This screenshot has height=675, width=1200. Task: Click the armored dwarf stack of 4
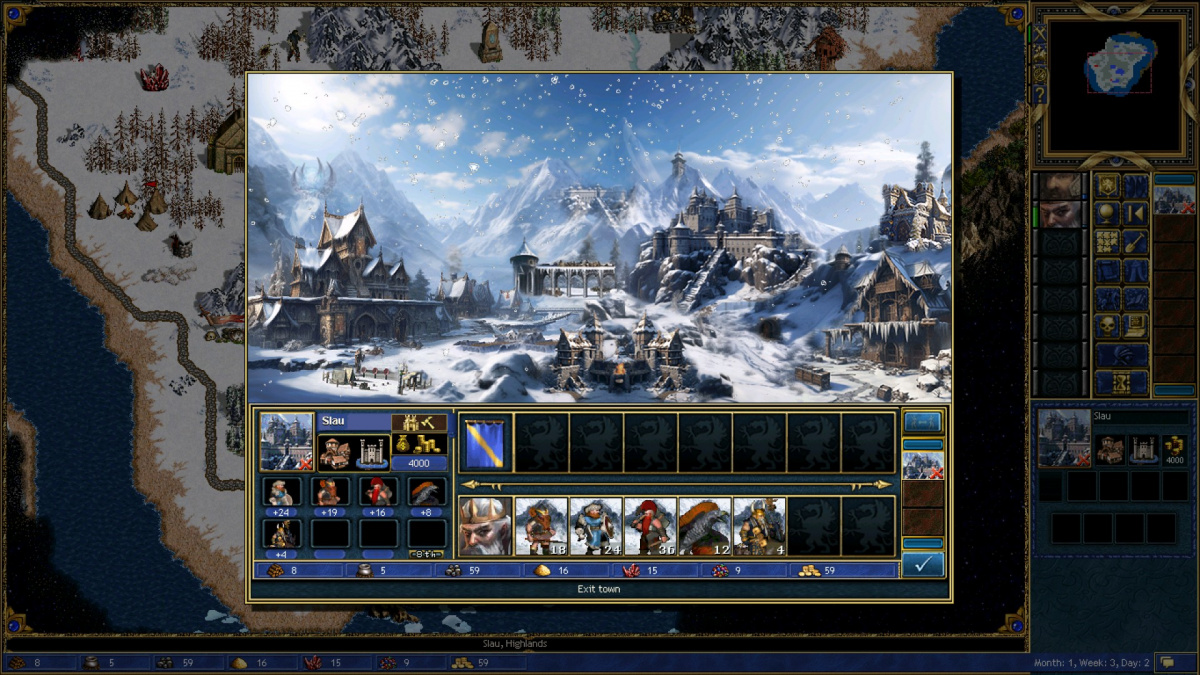758,526
